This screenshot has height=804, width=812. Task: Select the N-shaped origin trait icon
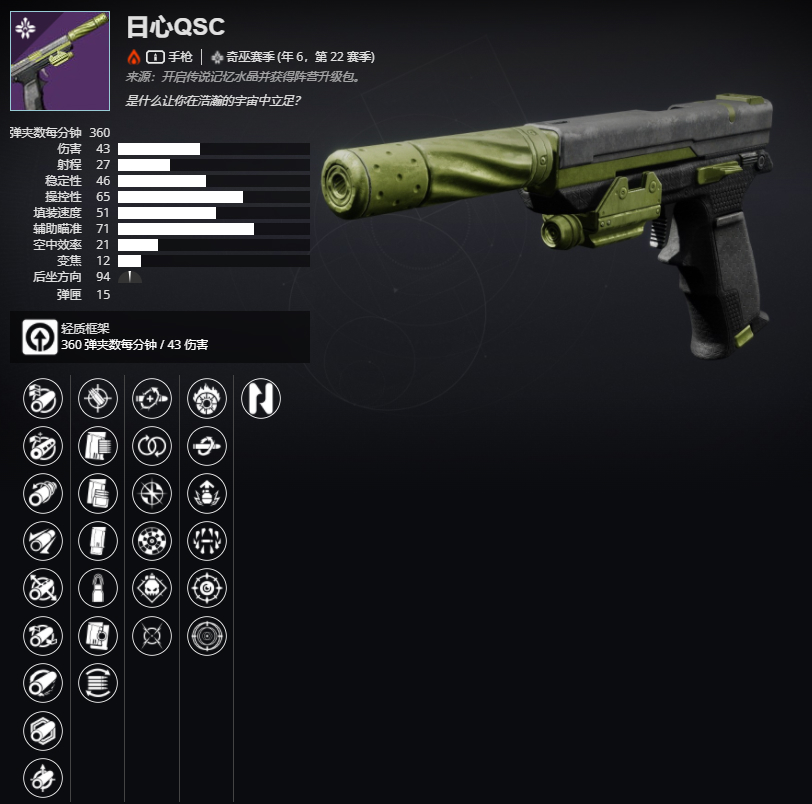point(261,399)
